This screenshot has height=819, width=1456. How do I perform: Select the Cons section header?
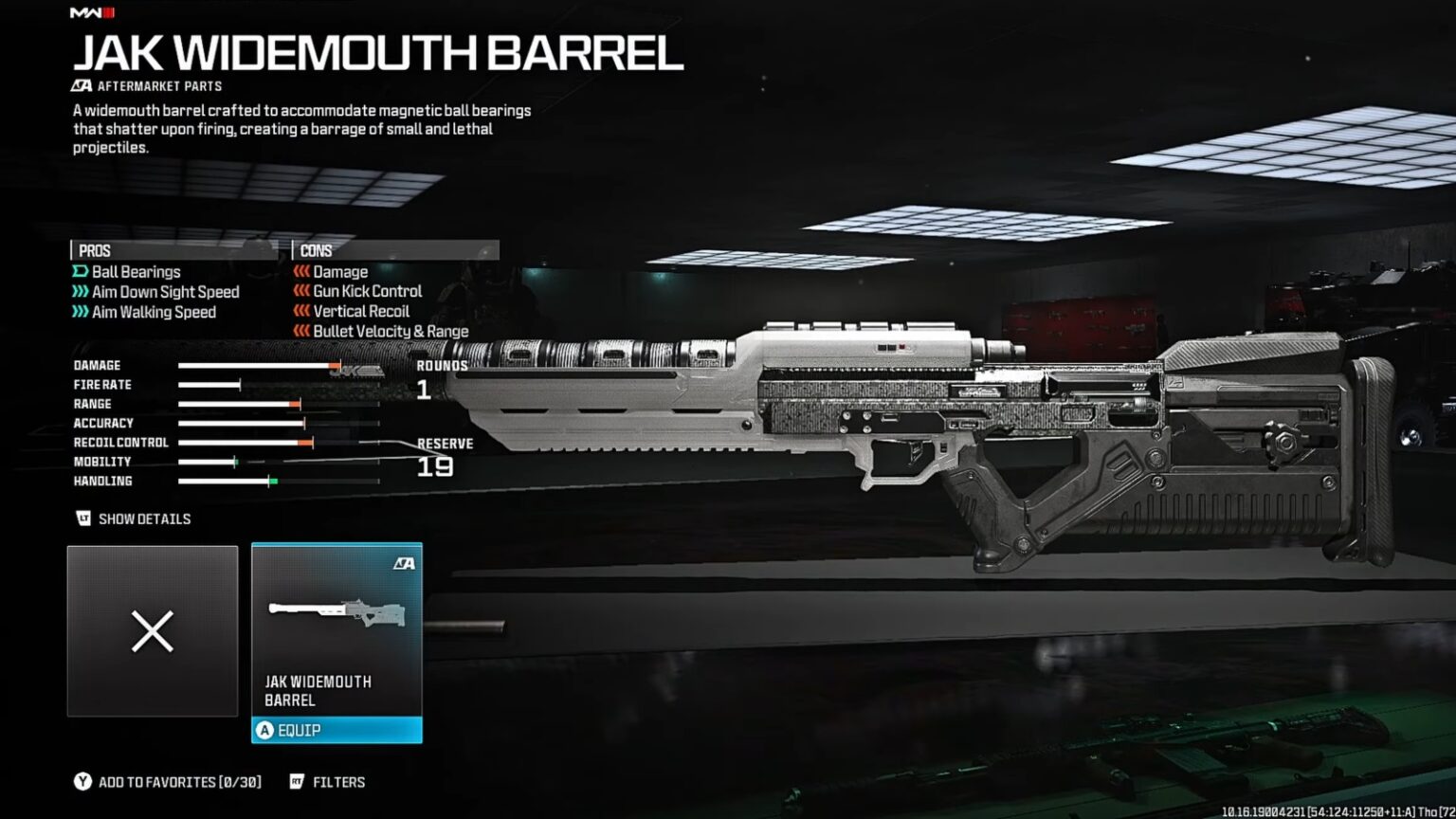[314, 250]
